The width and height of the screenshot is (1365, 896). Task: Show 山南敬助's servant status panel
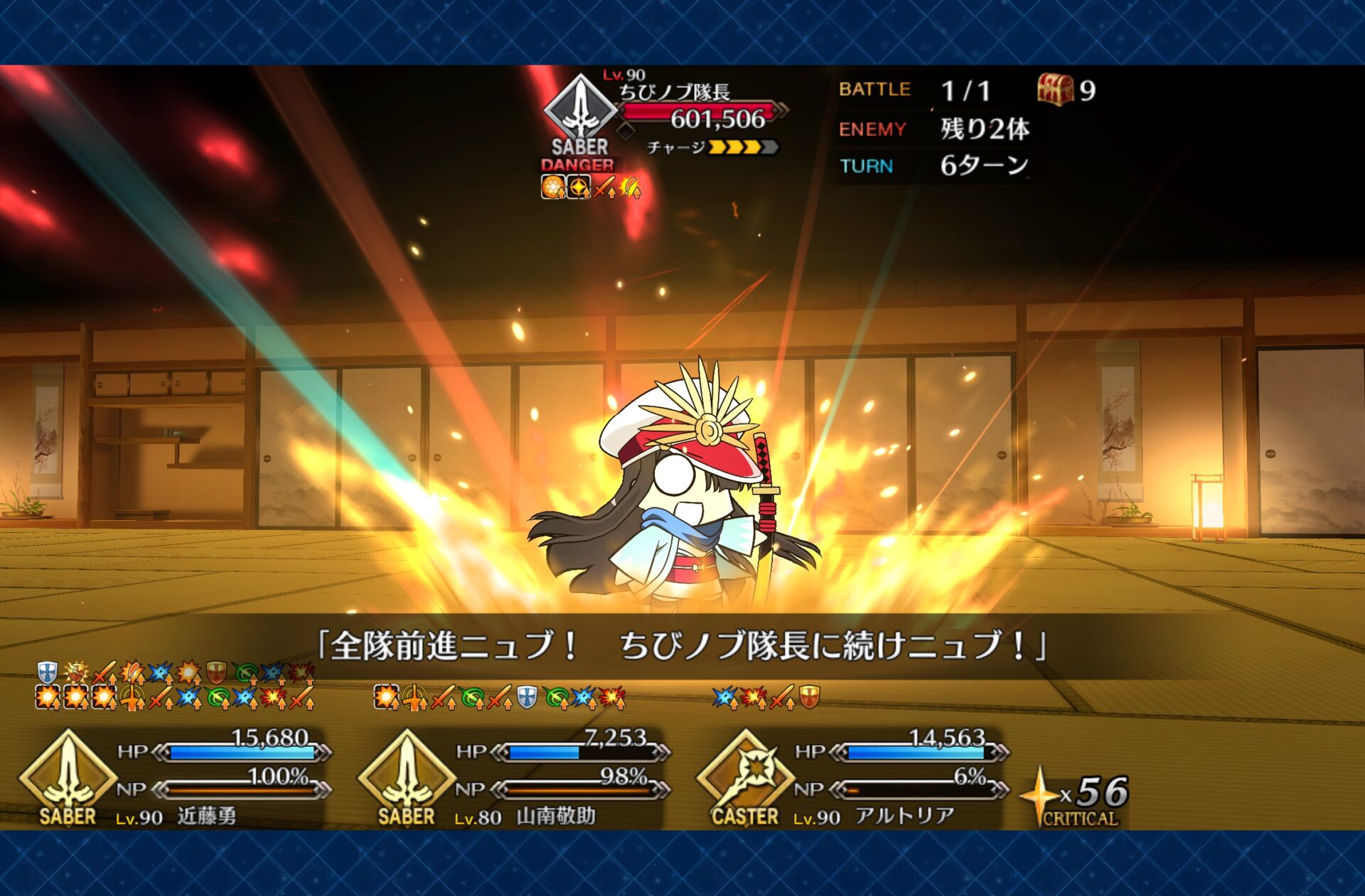click(x=513, y=778)
